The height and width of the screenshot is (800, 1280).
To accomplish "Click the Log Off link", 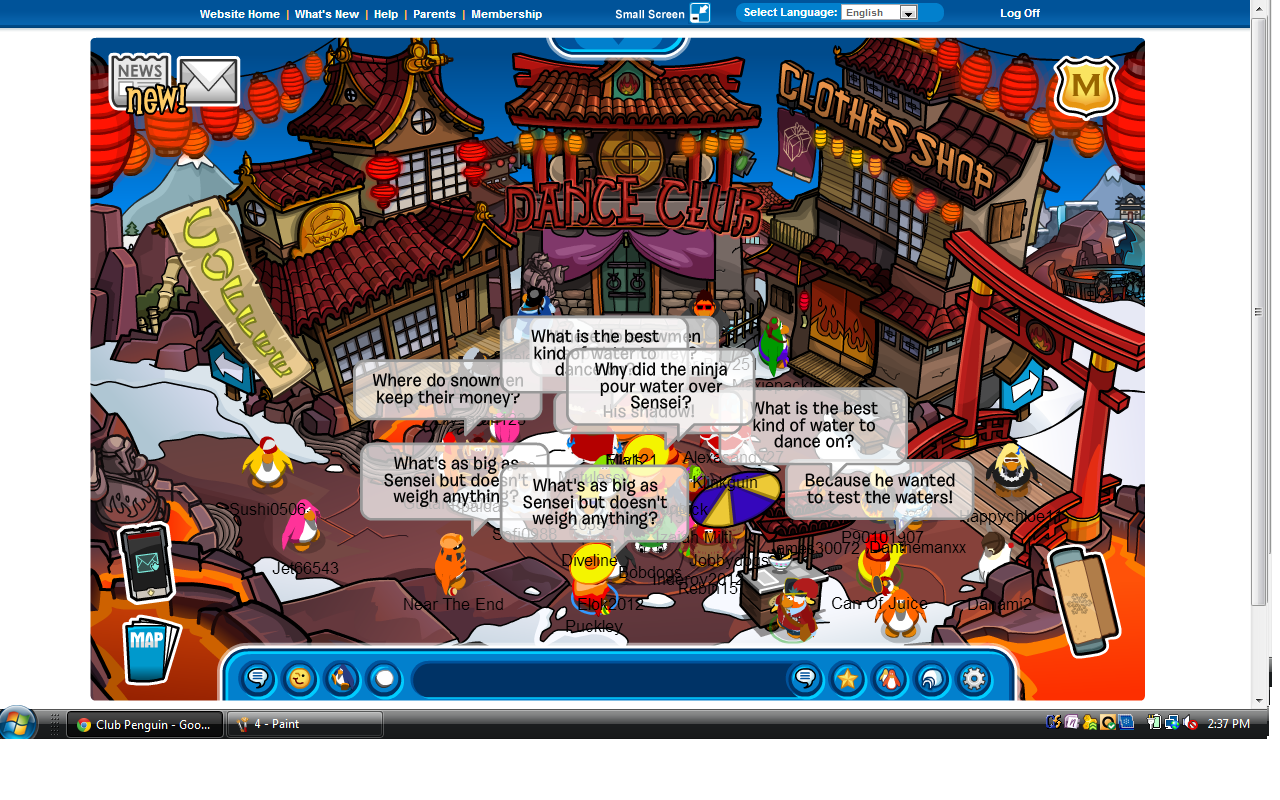I will tap(1020, 13).
